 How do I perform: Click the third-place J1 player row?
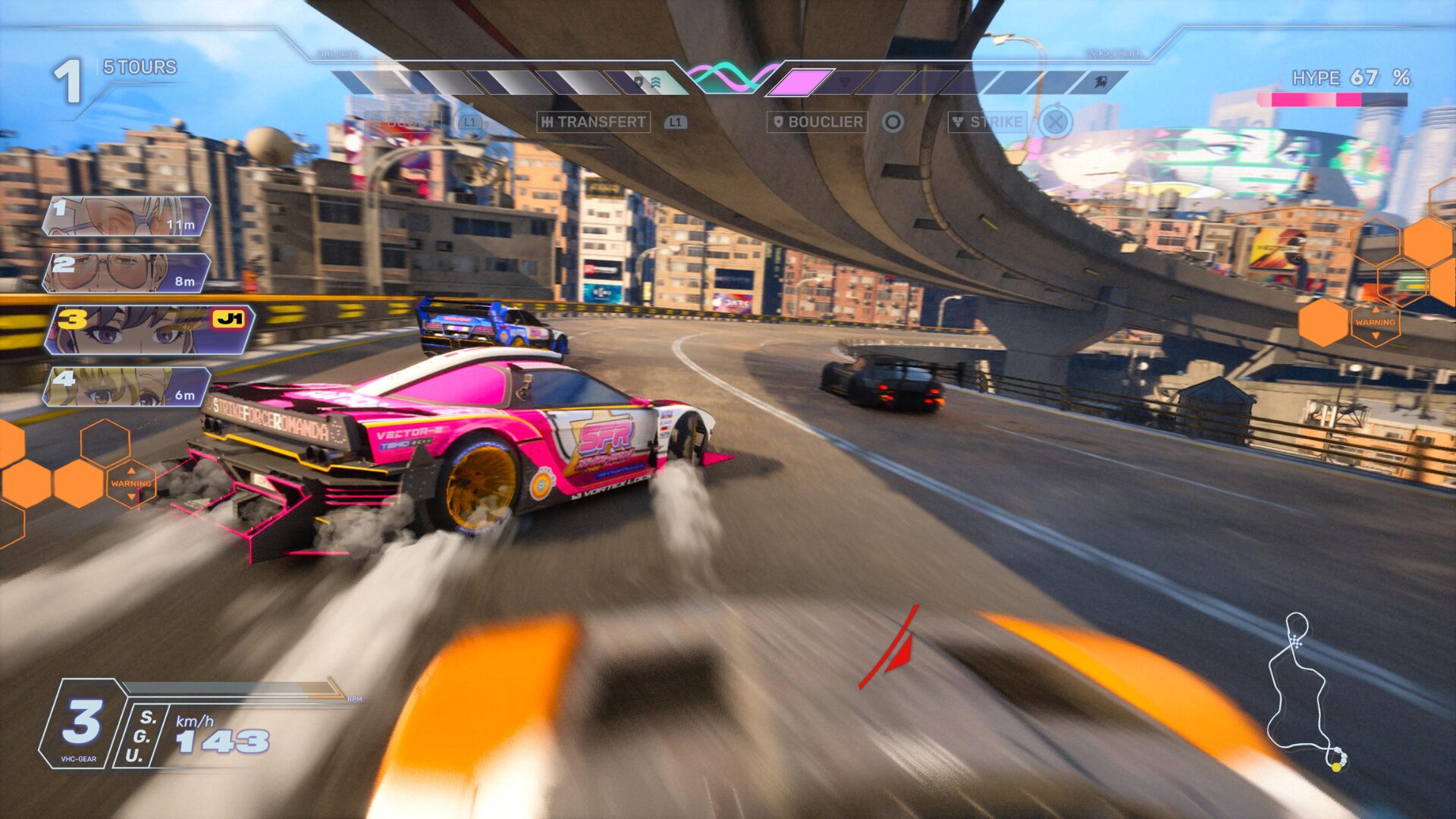[149, 330]
